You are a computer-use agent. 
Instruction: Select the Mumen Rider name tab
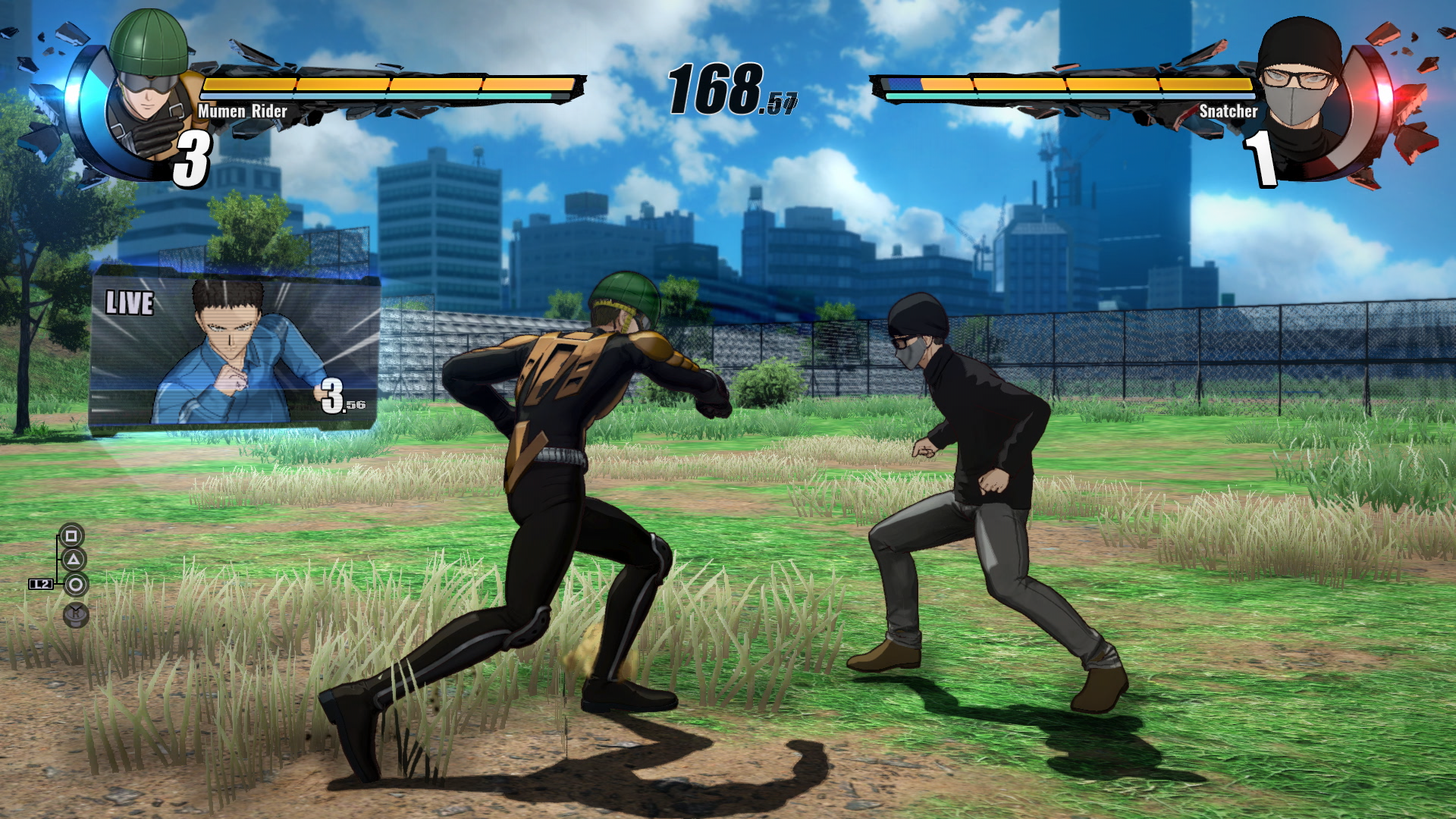click(x=243, y=111)
